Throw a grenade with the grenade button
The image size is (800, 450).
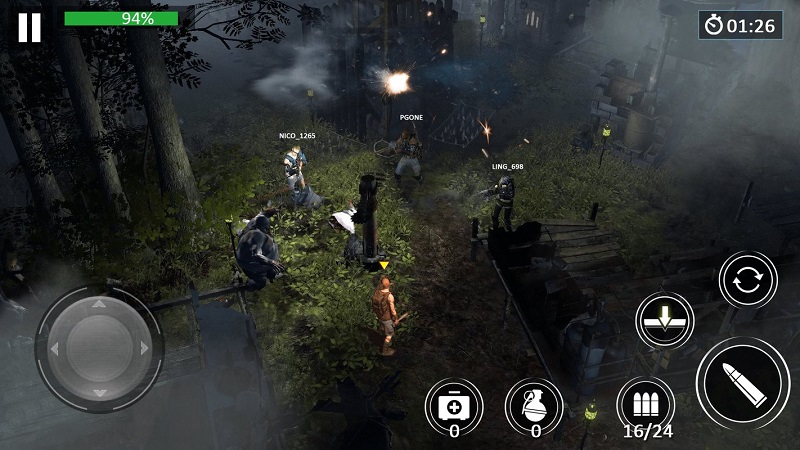[x=534, y=406]
